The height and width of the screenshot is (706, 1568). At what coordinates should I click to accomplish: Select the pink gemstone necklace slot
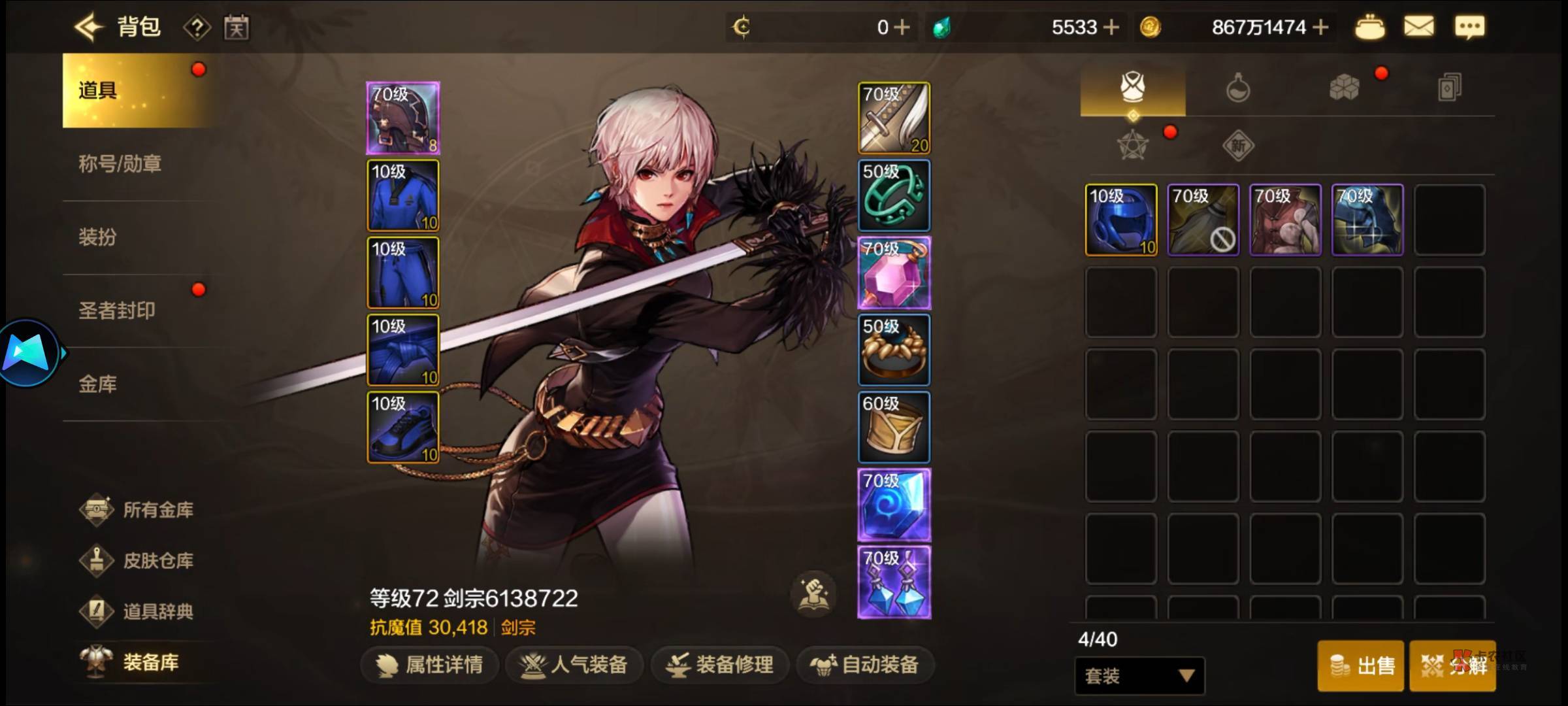click(894, 273)
